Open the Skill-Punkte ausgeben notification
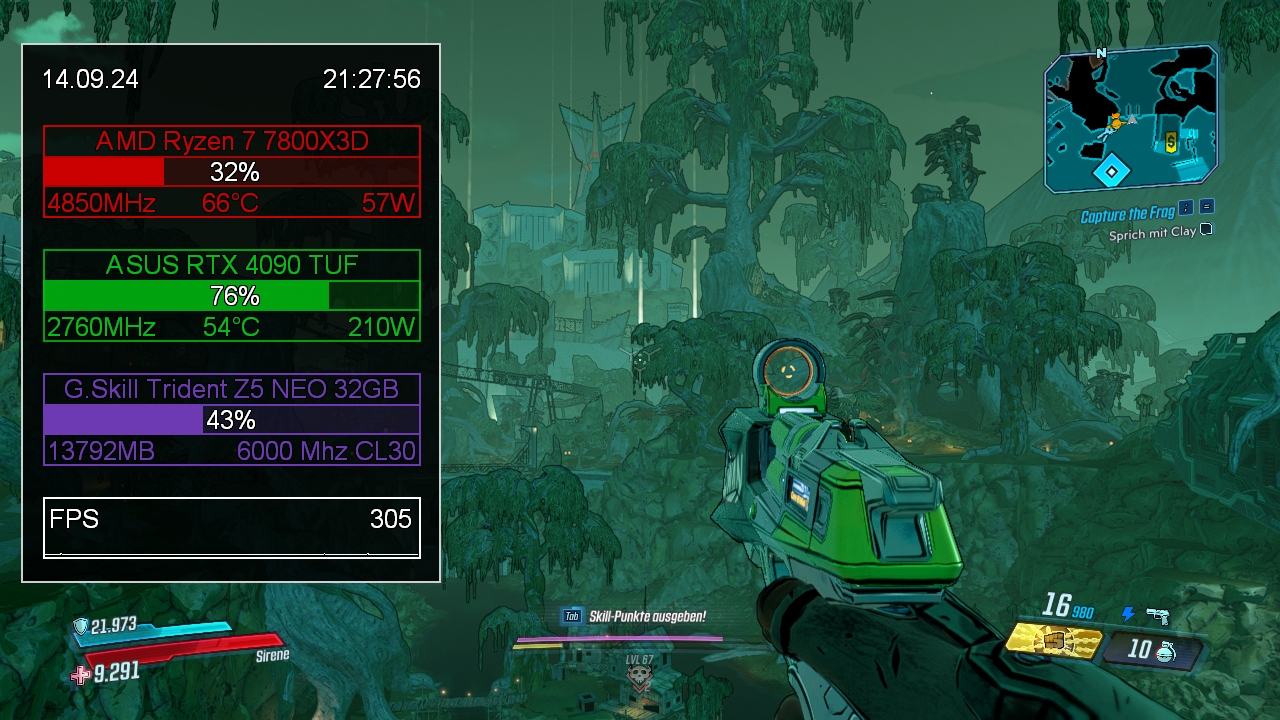Screen dimensions: 1280x720 point(647,617)
